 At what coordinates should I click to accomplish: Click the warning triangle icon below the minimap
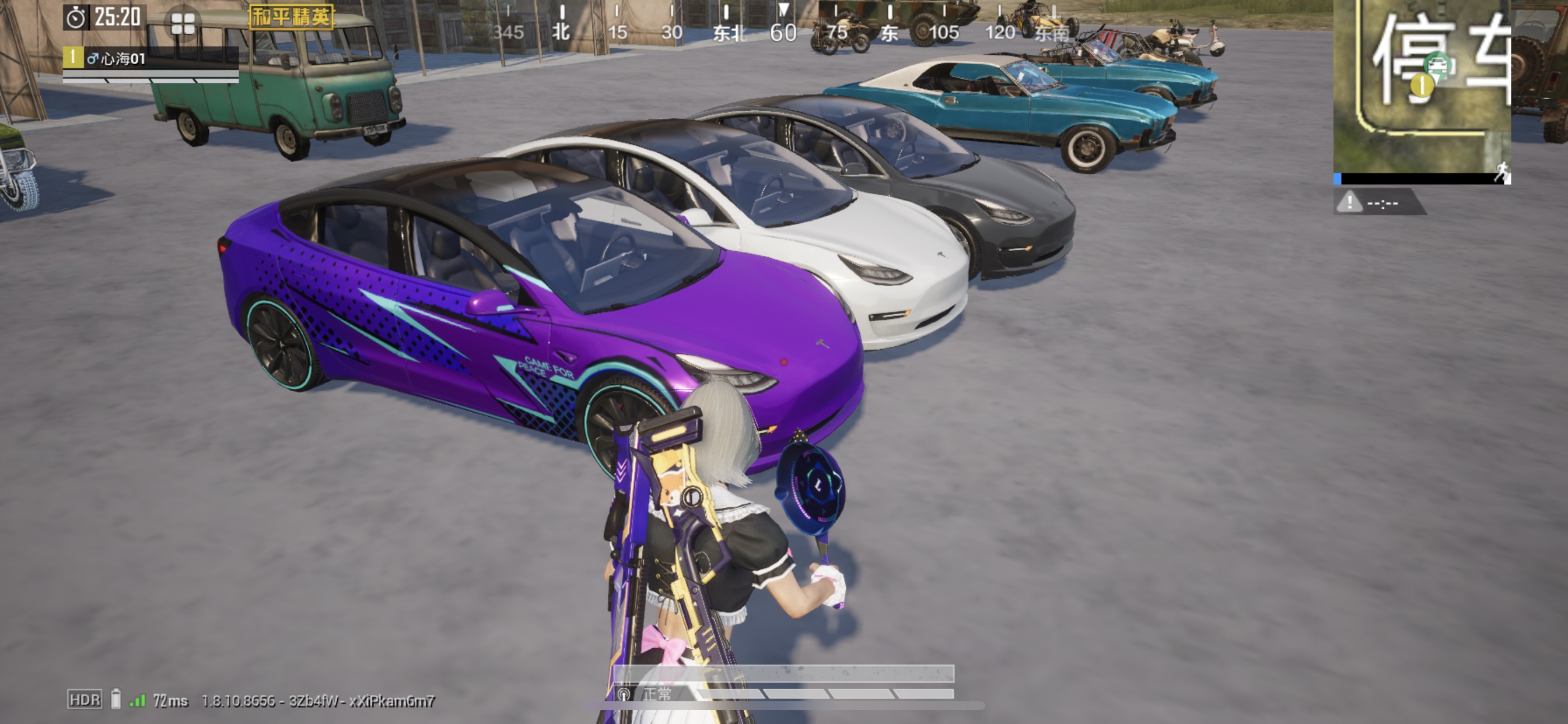click(x=1349, y=201)
